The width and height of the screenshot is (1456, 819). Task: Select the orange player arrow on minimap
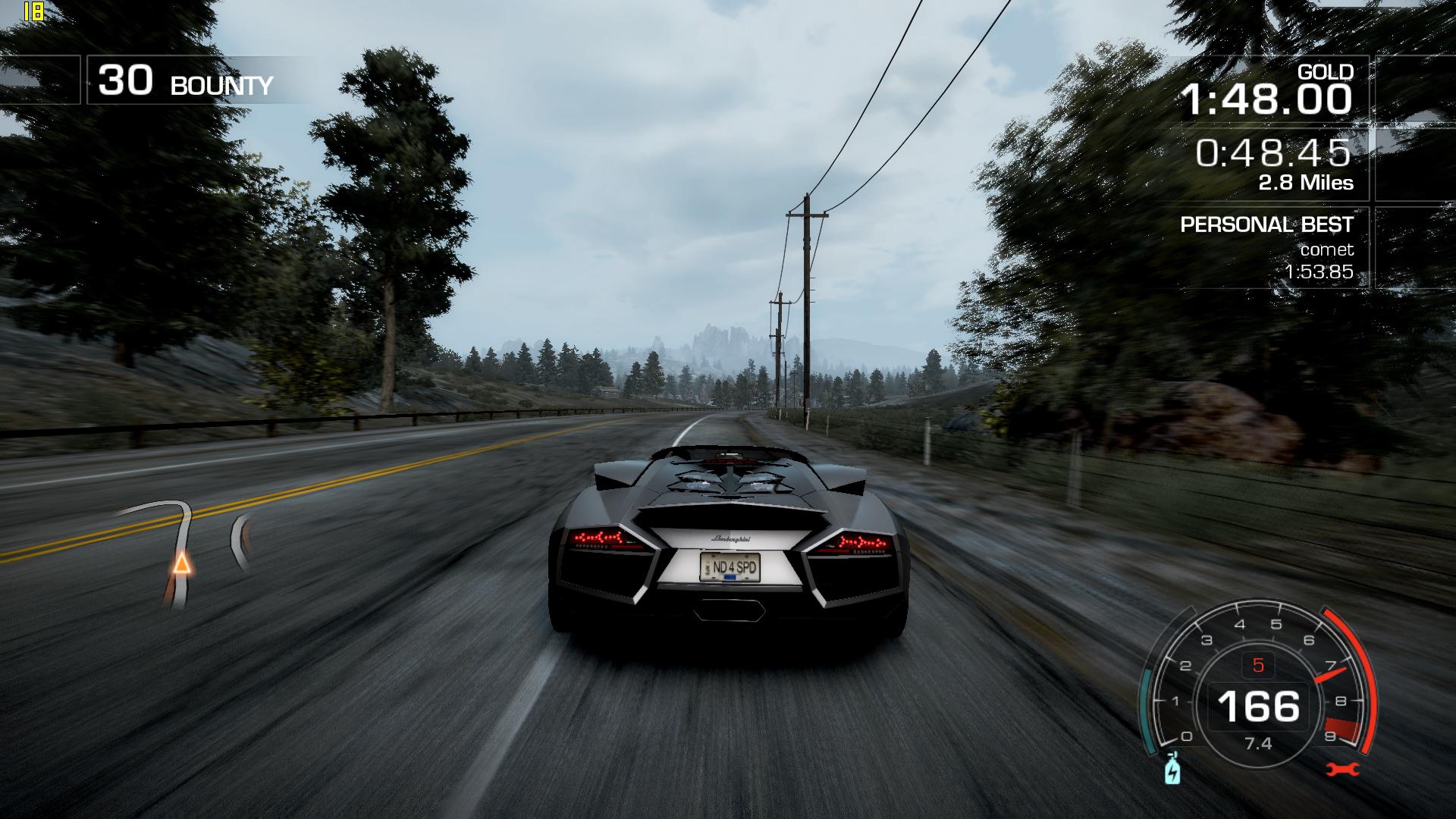pyautogui.click(x=180, y=563)
